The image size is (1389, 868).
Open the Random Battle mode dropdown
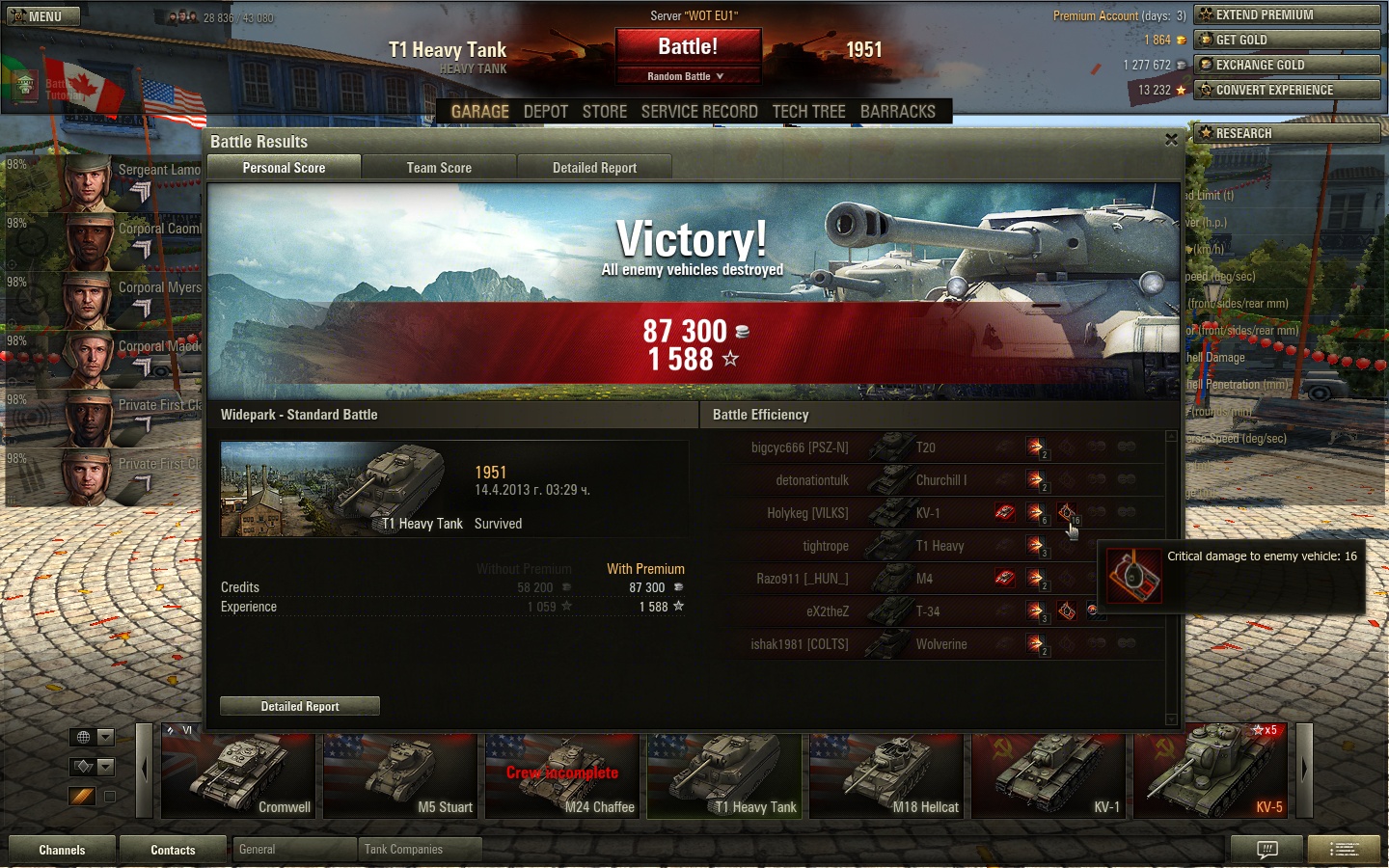pos(686,76)
